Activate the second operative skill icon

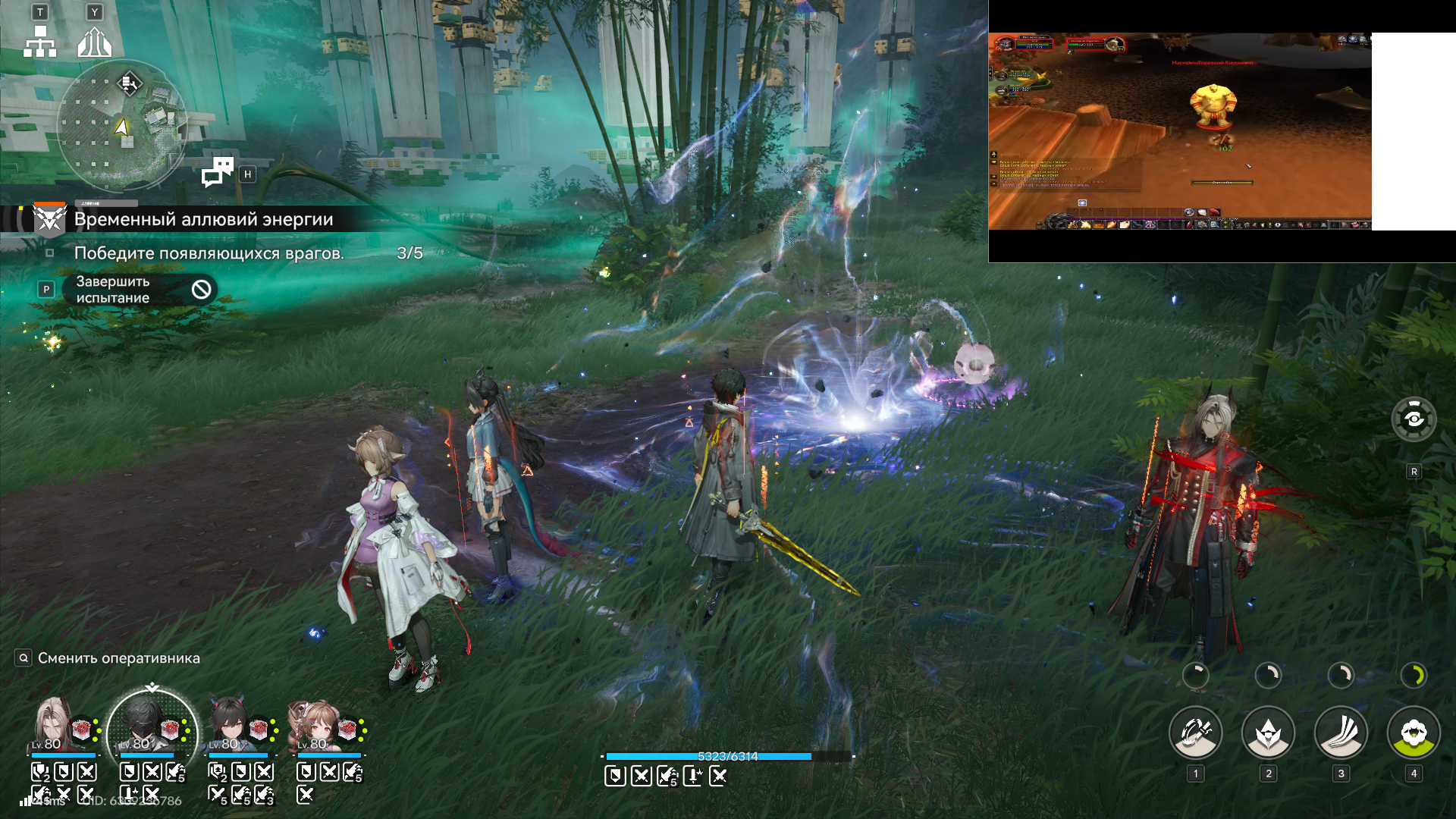1267,733
